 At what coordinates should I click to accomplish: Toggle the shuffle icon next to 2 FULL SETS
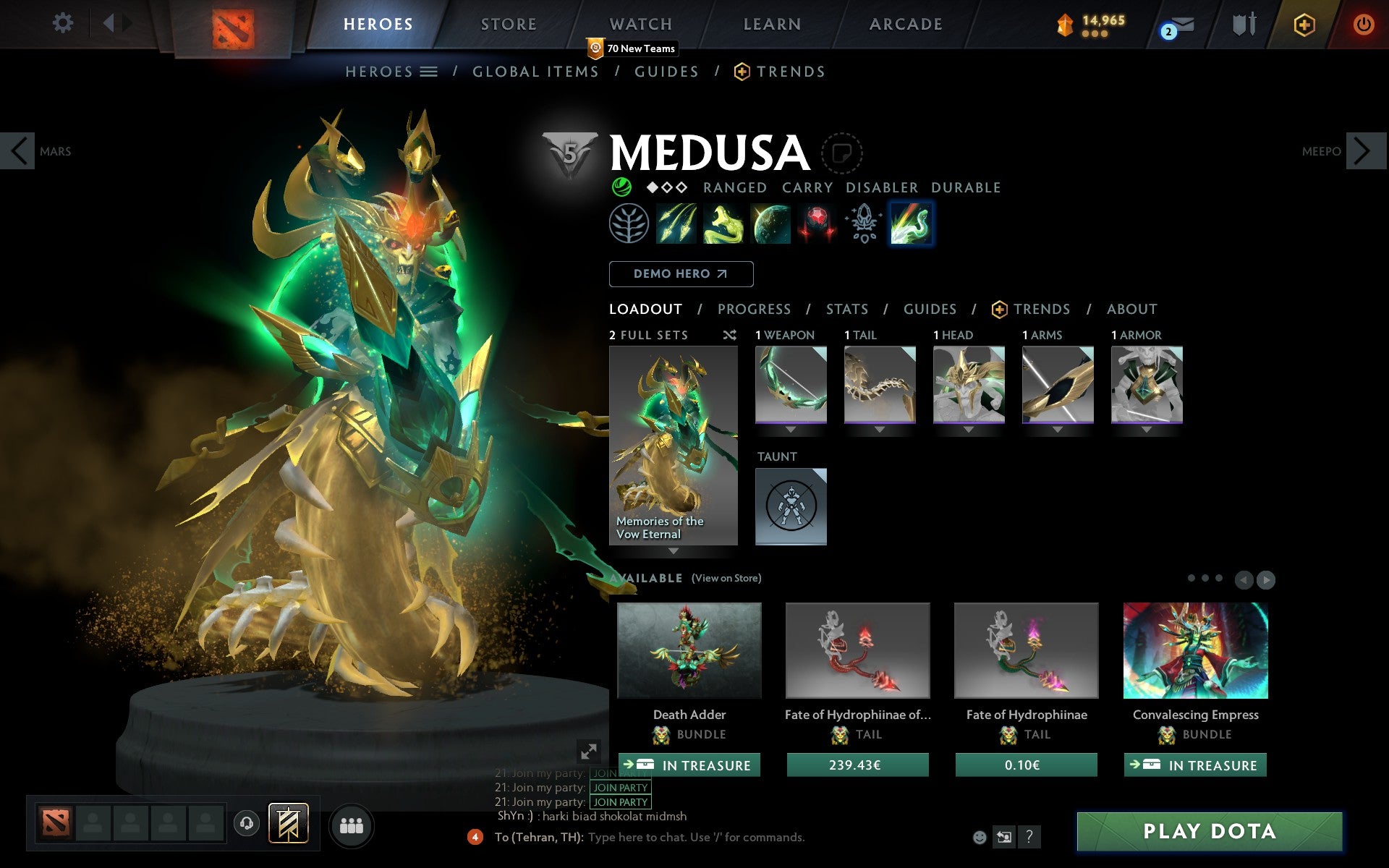tap(729, 335)
